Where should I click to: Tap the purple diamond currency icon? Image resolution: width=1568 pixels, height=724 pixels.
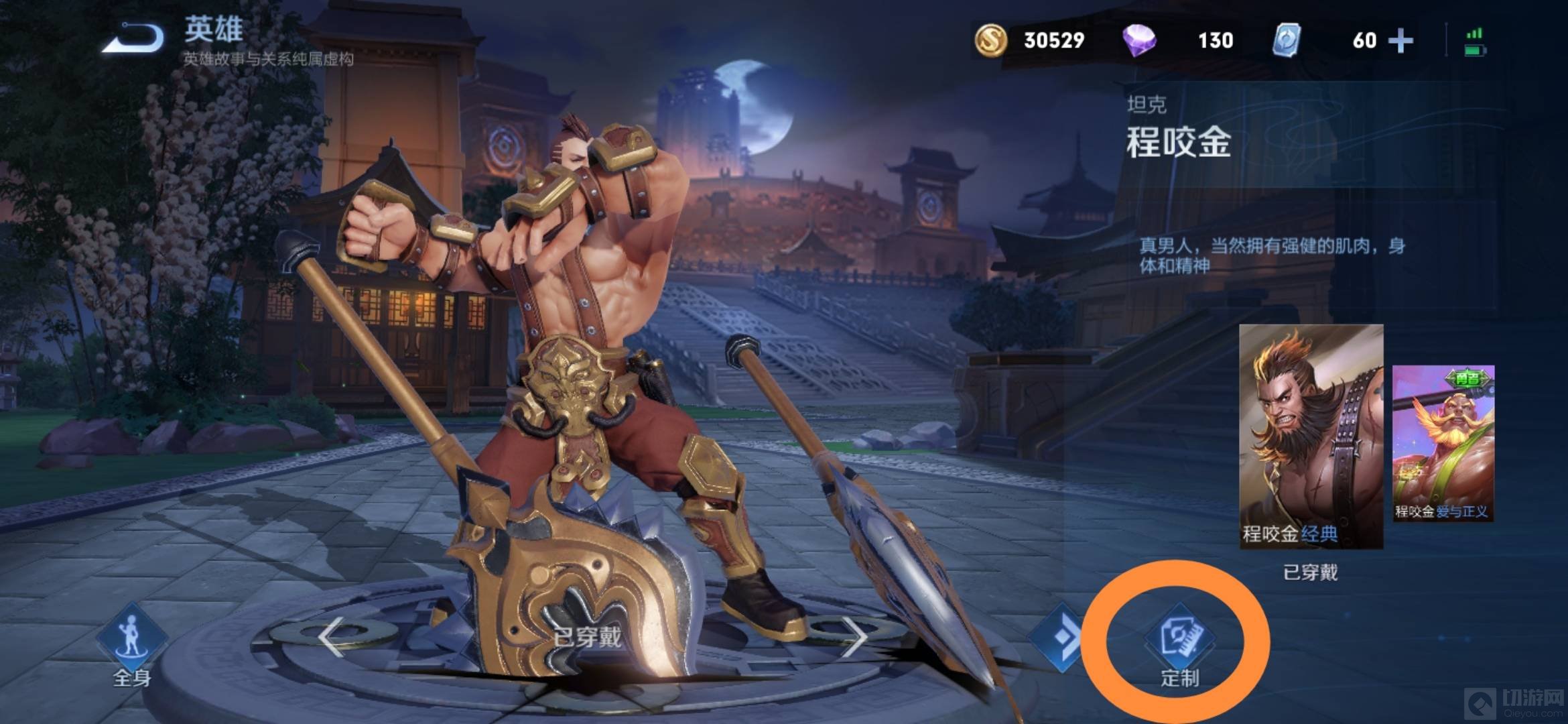pyautogui.click(x=1139, y=40)
